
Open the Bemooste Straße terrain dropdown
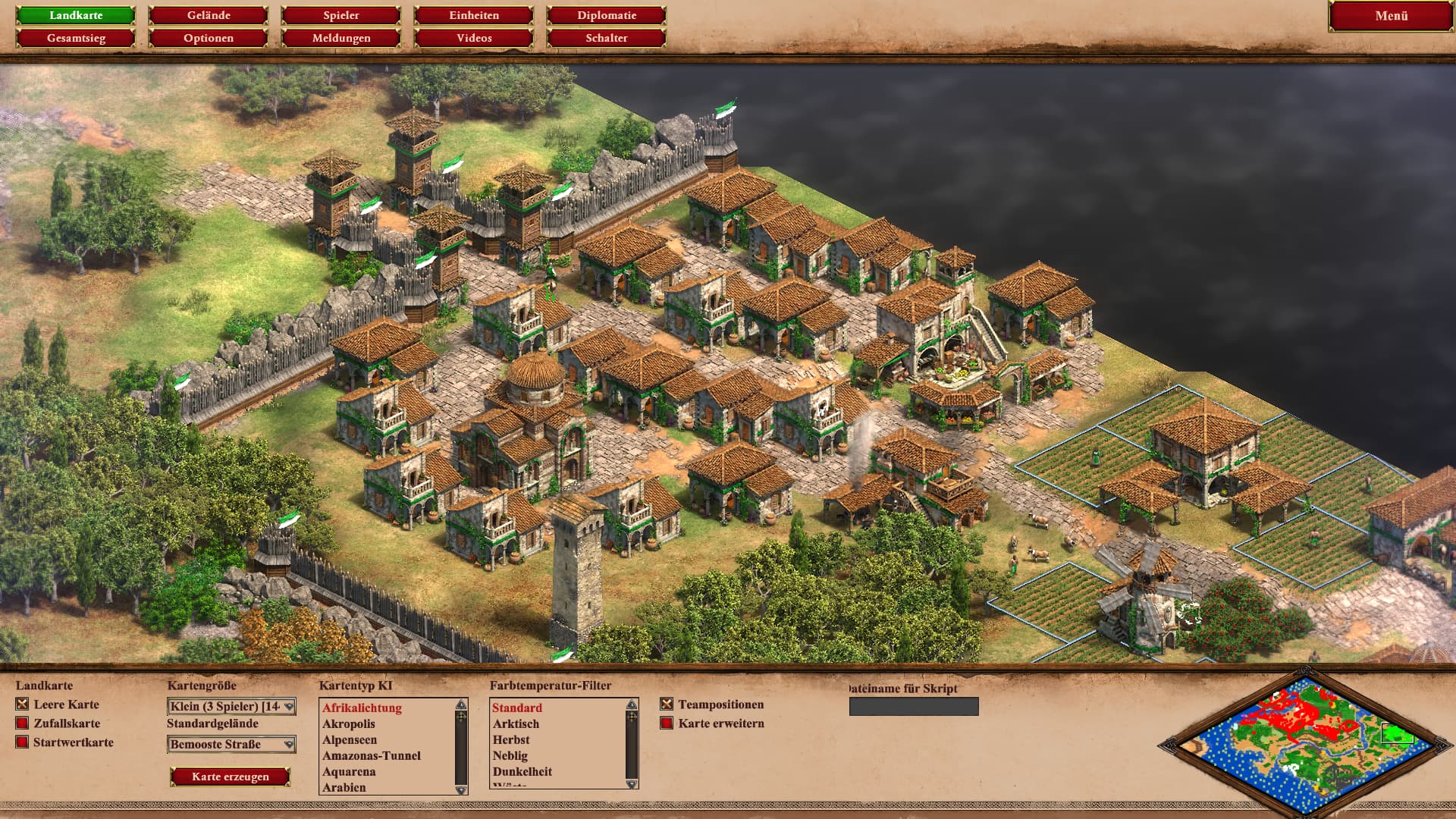tap(231, 745)
